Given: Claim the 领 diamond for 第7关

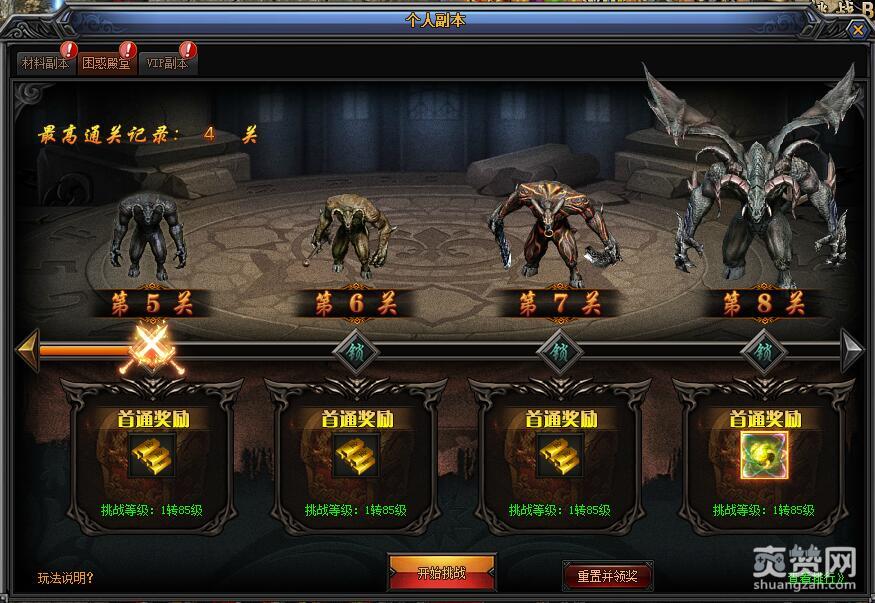Looking at the screenshot, I should tap(559, 351).
